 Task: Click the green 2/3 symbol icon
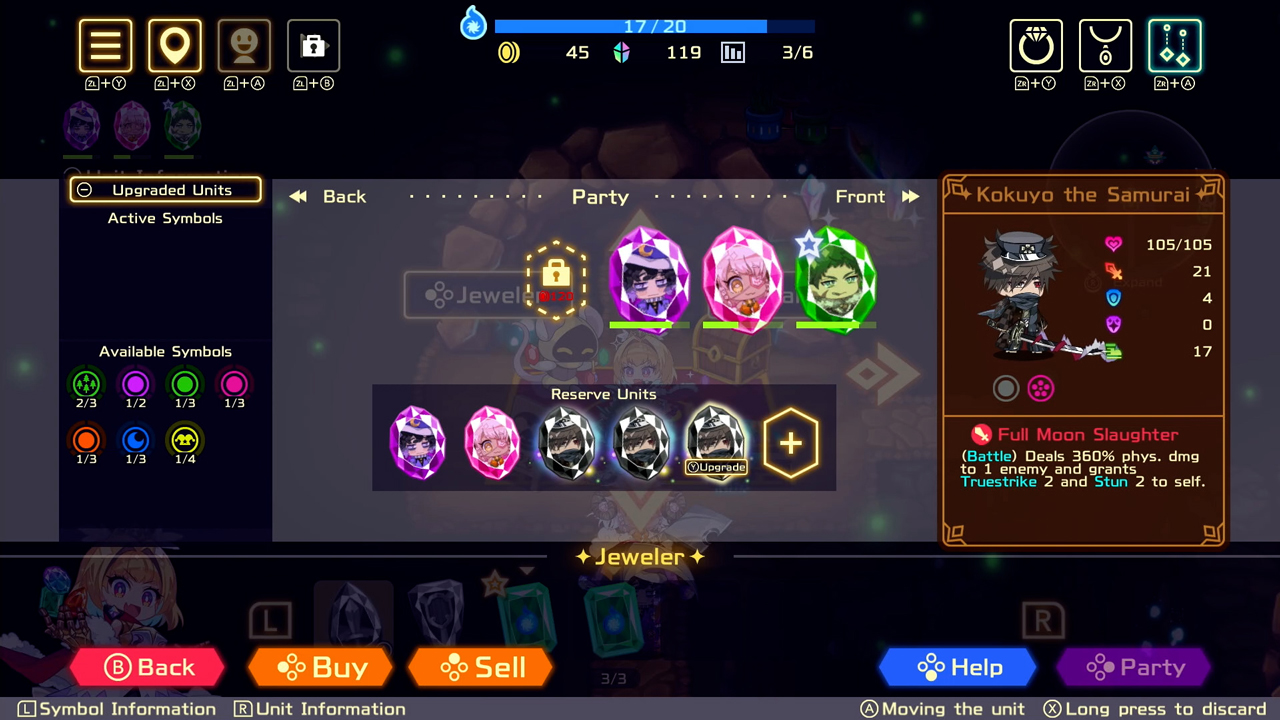(x=86, y=385)
